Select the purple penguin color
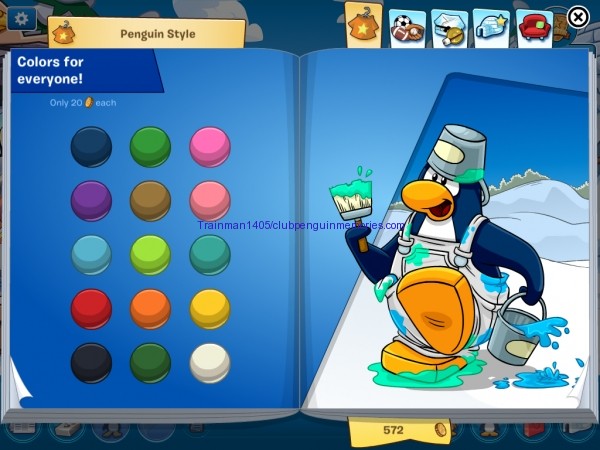This screenshot has width=600, height=450. (91, 200)
